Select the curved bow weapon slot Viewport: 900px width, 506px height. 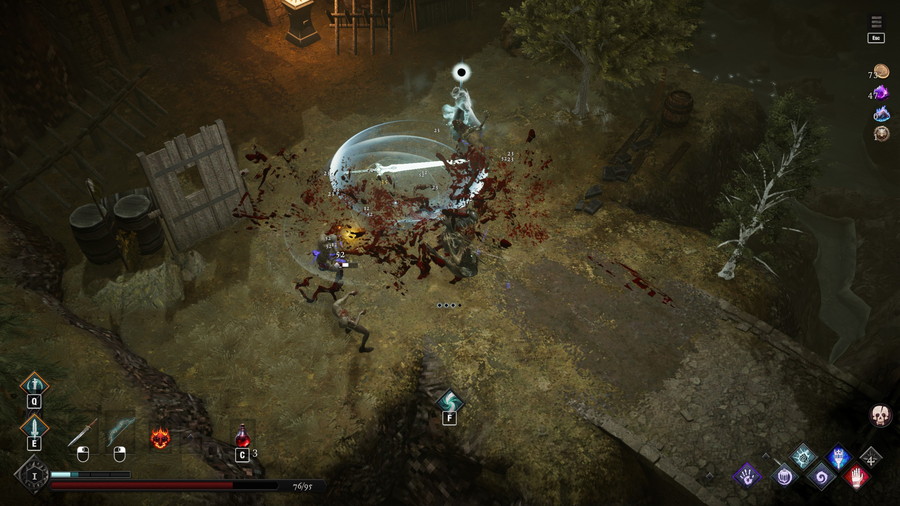[120, 432]
